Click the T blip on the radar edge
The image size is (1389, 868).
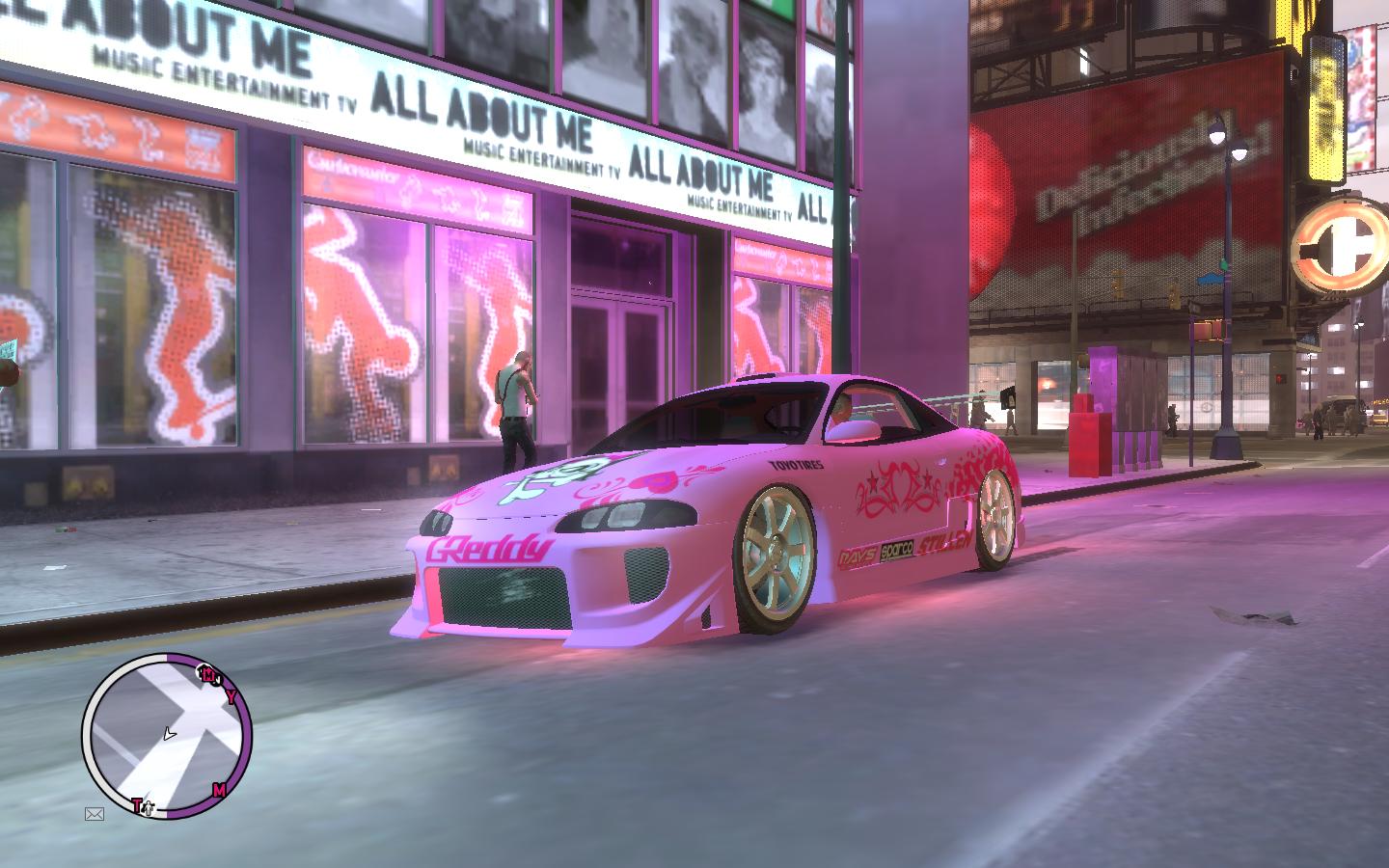pyautogui.click(x=139, y=804)
